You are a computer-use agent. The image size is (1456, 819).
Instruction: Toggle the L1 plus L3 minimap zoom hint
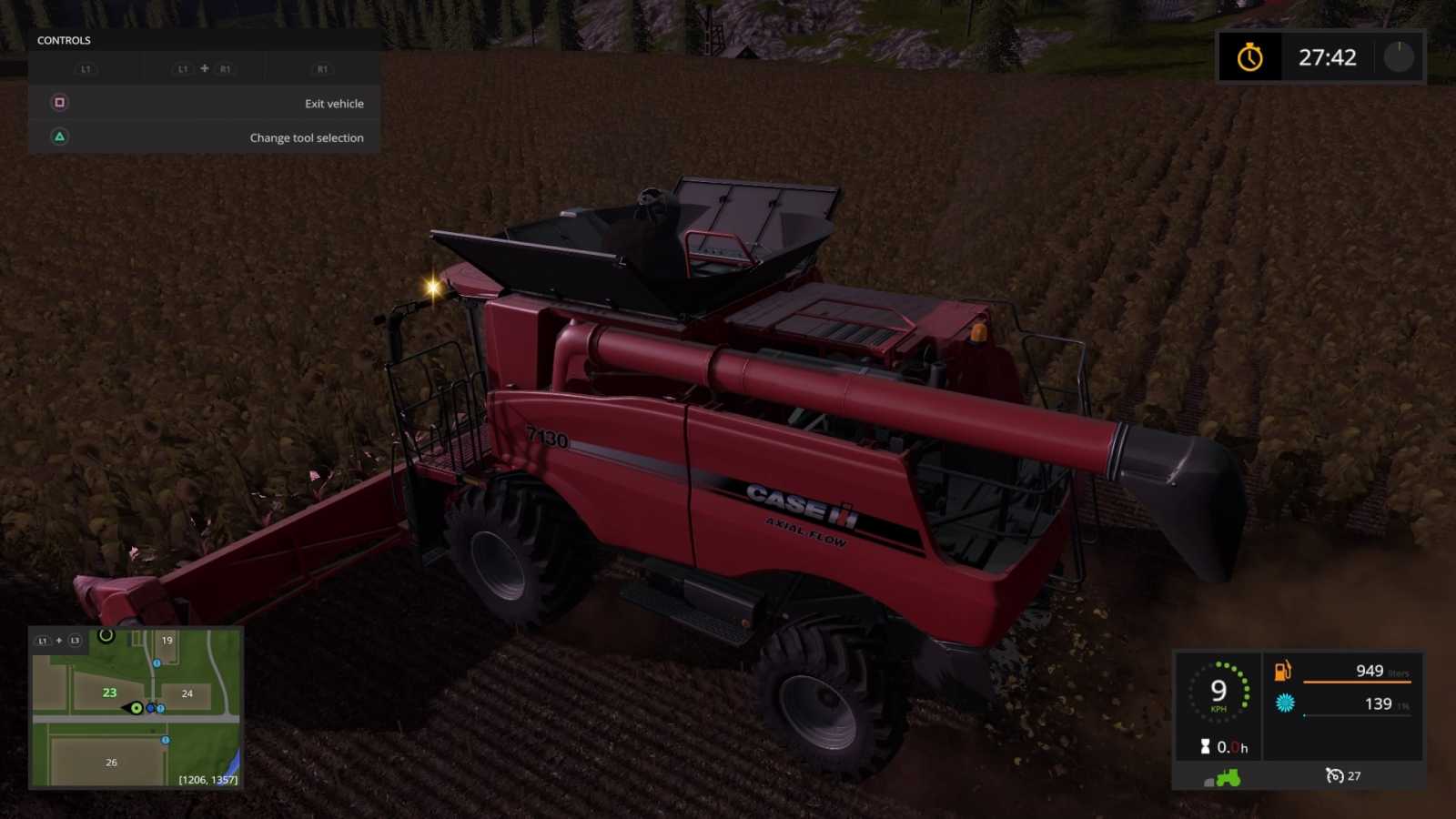58,641
